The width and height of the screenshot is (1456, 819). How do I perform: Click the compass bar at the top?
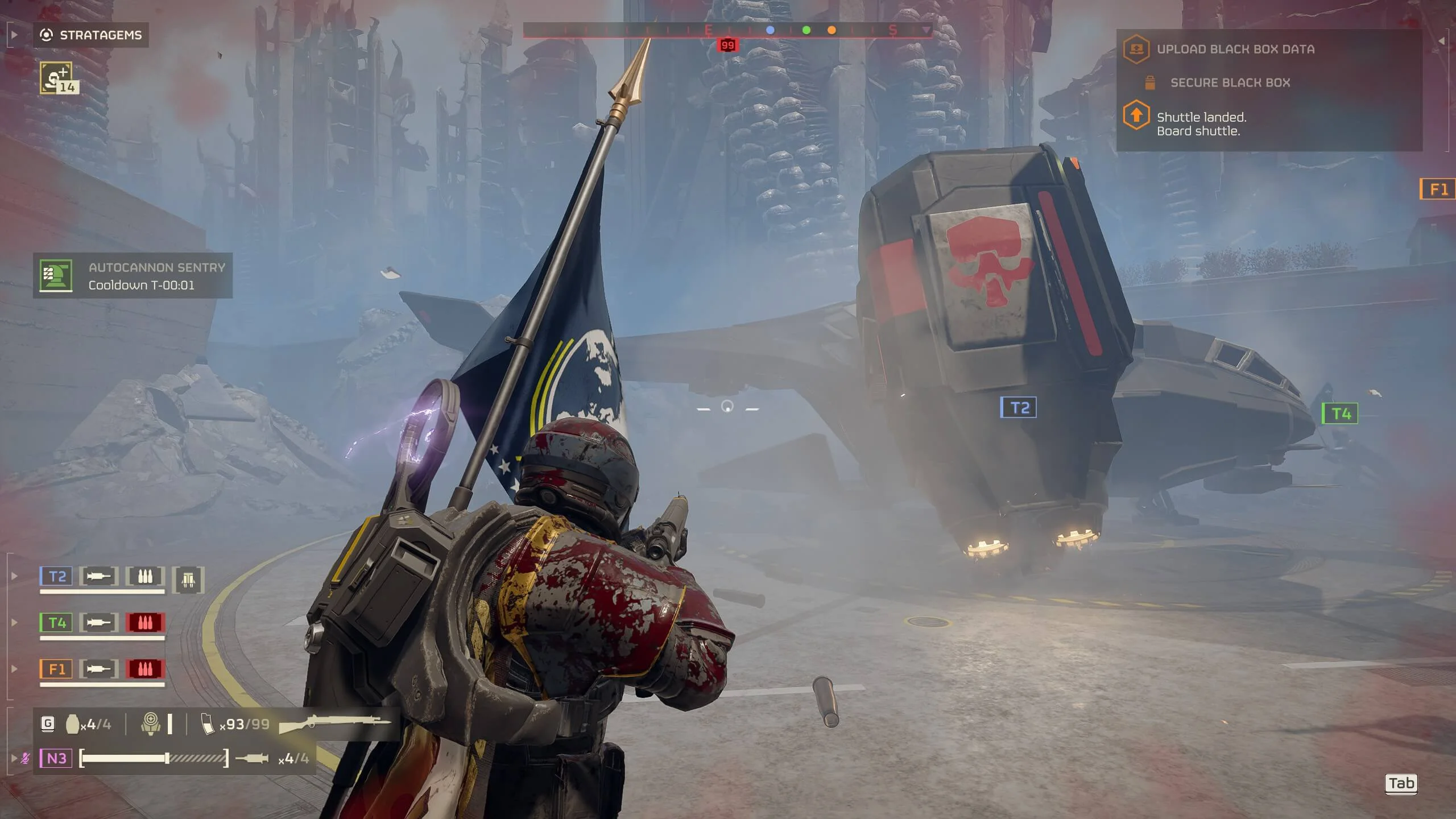[727, 30]
